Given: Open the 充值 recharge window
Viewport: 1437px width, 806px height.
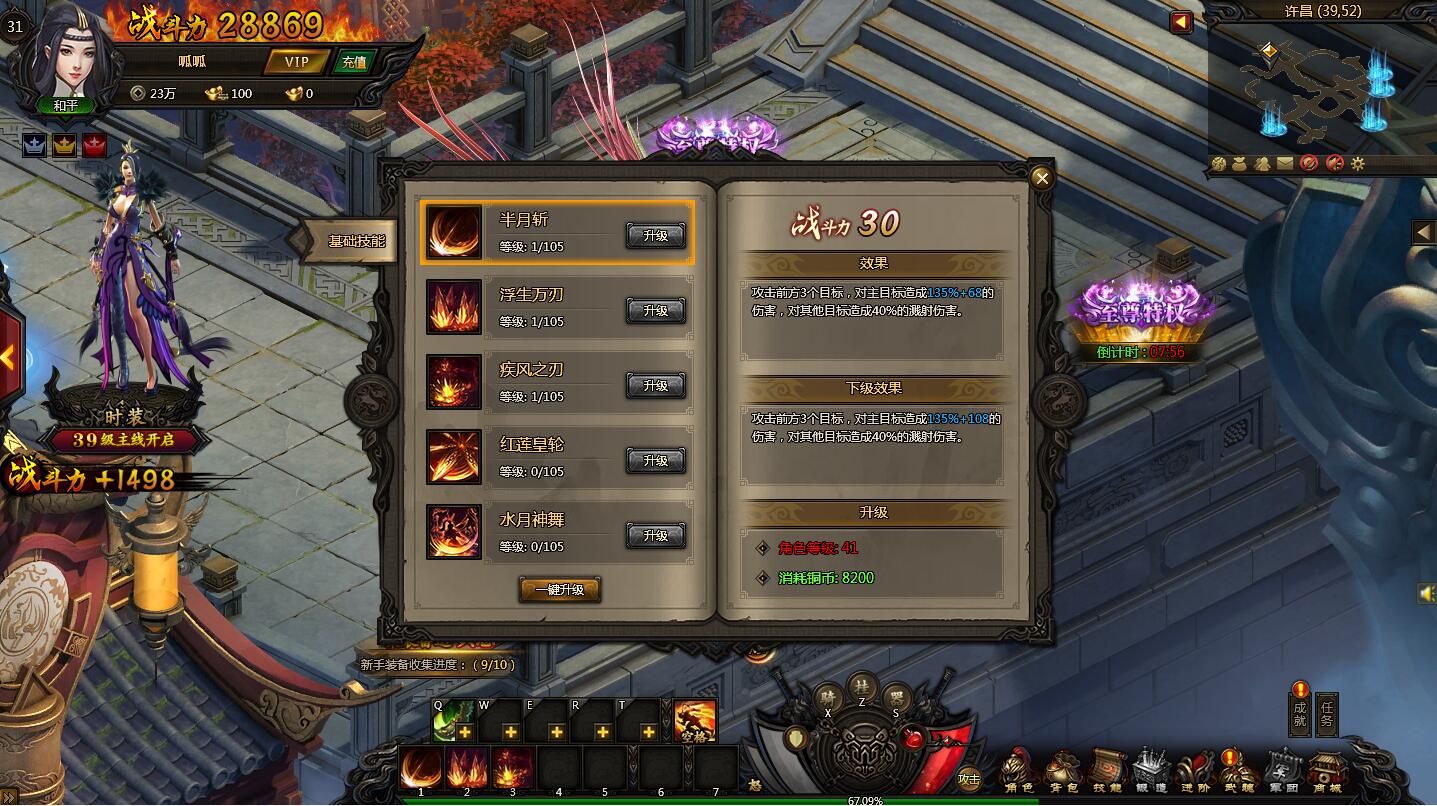Looking at the screenshot, I should tap(354, 62).
